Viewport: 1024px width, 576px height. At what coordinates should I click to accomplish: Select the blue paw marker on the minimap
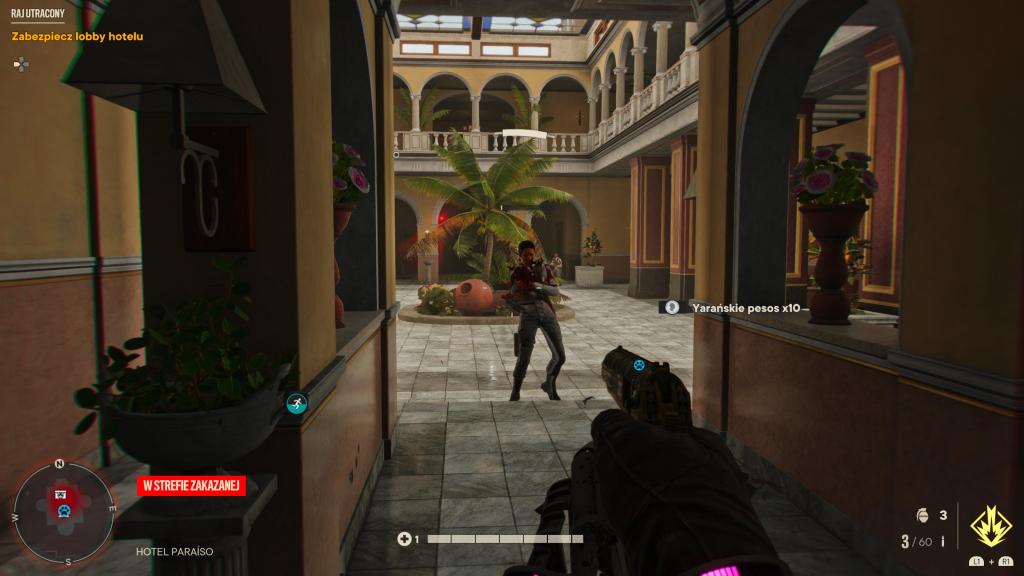(63, 512)
